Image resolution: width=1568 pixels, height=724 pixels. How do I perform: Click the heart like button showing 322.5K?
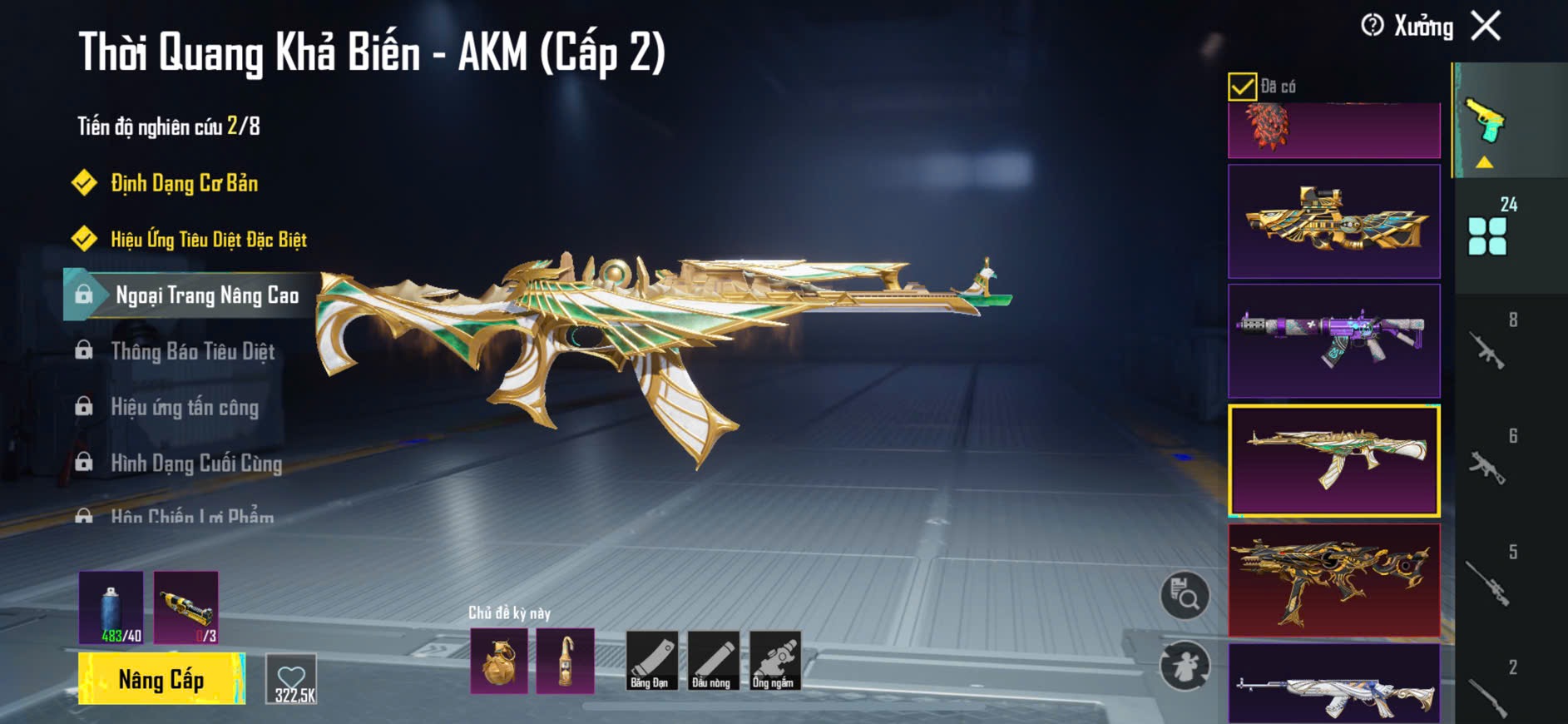[292, 679]
